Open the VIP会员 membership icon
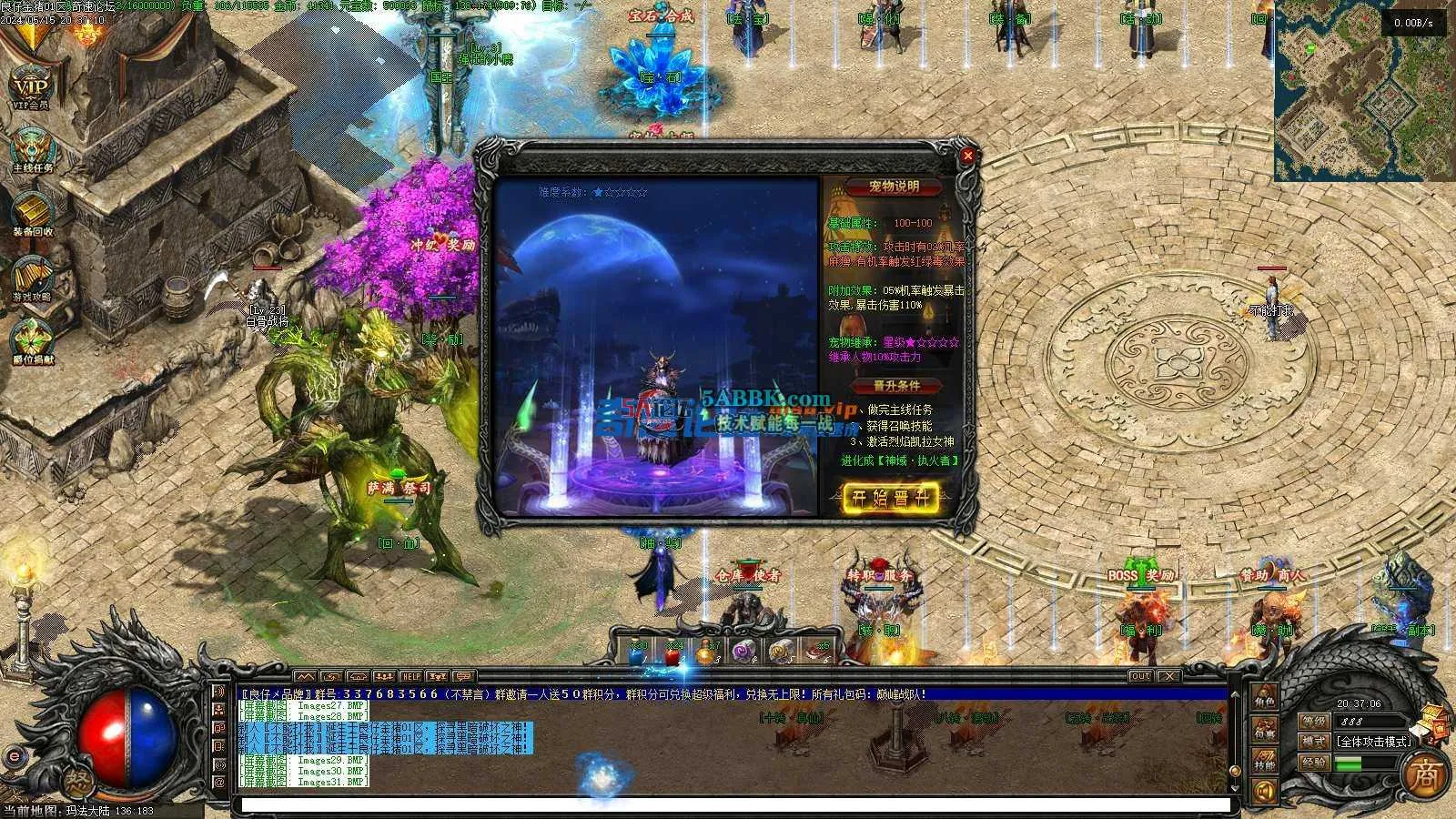 click(x=30, y=85)
